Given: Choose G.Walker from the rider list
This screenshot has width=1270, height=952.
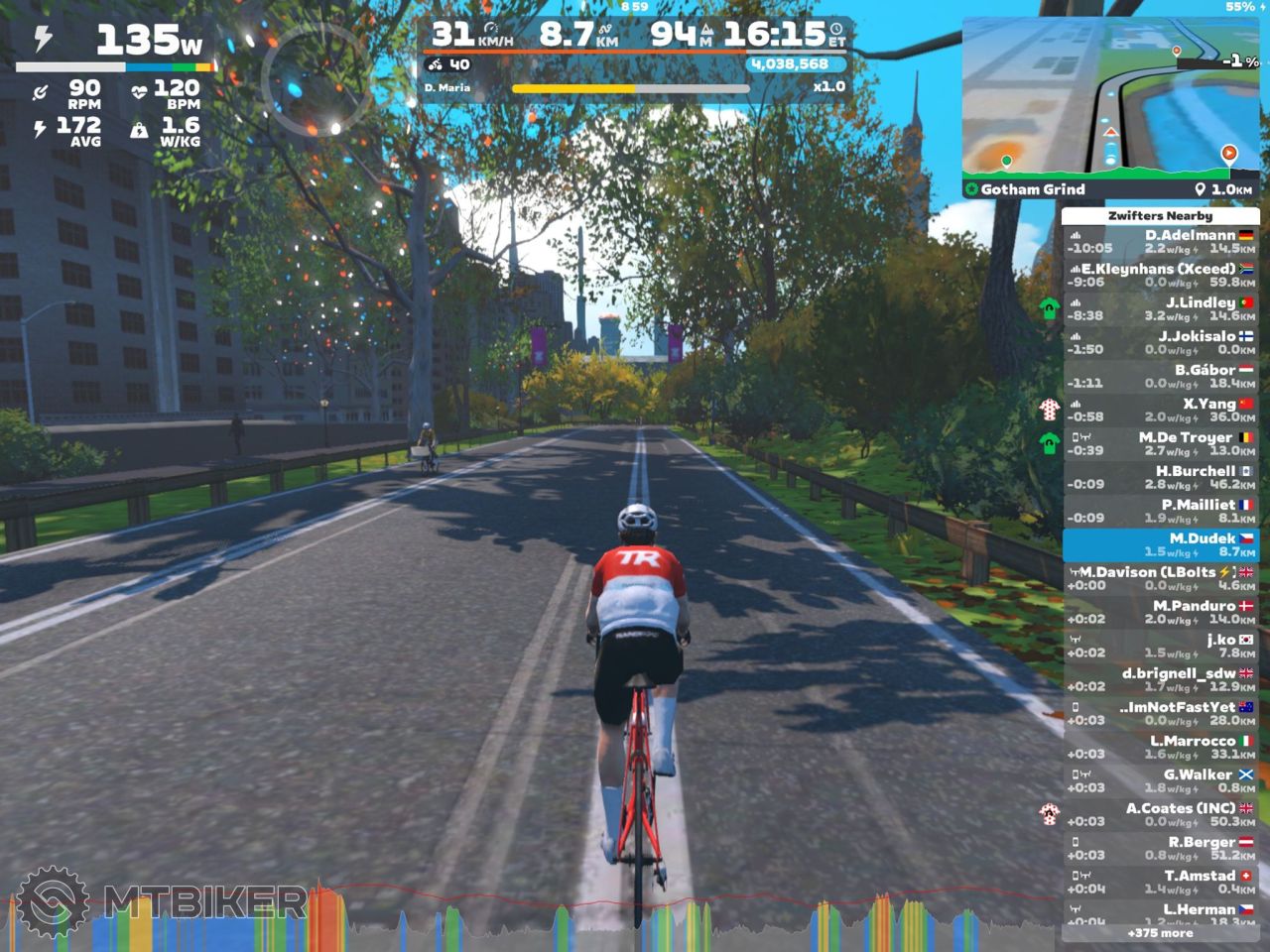Looking at the screenshot, I should point(1161,781).
